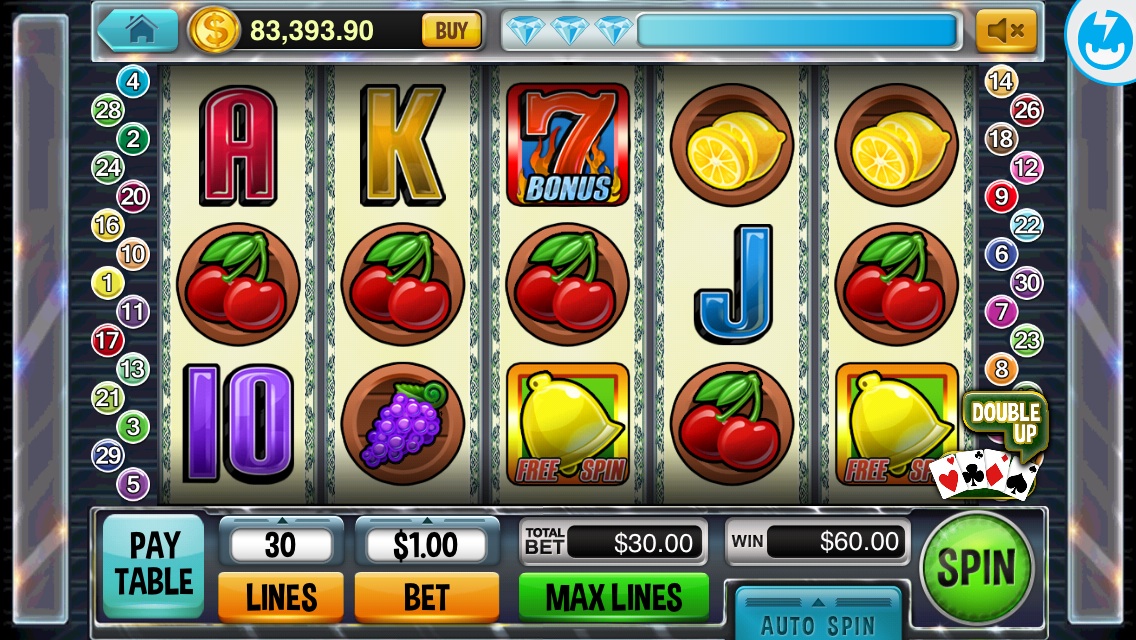Select payline number 17 marker
The height and width of the screenshot is (640, 1136).
[107, 341]
